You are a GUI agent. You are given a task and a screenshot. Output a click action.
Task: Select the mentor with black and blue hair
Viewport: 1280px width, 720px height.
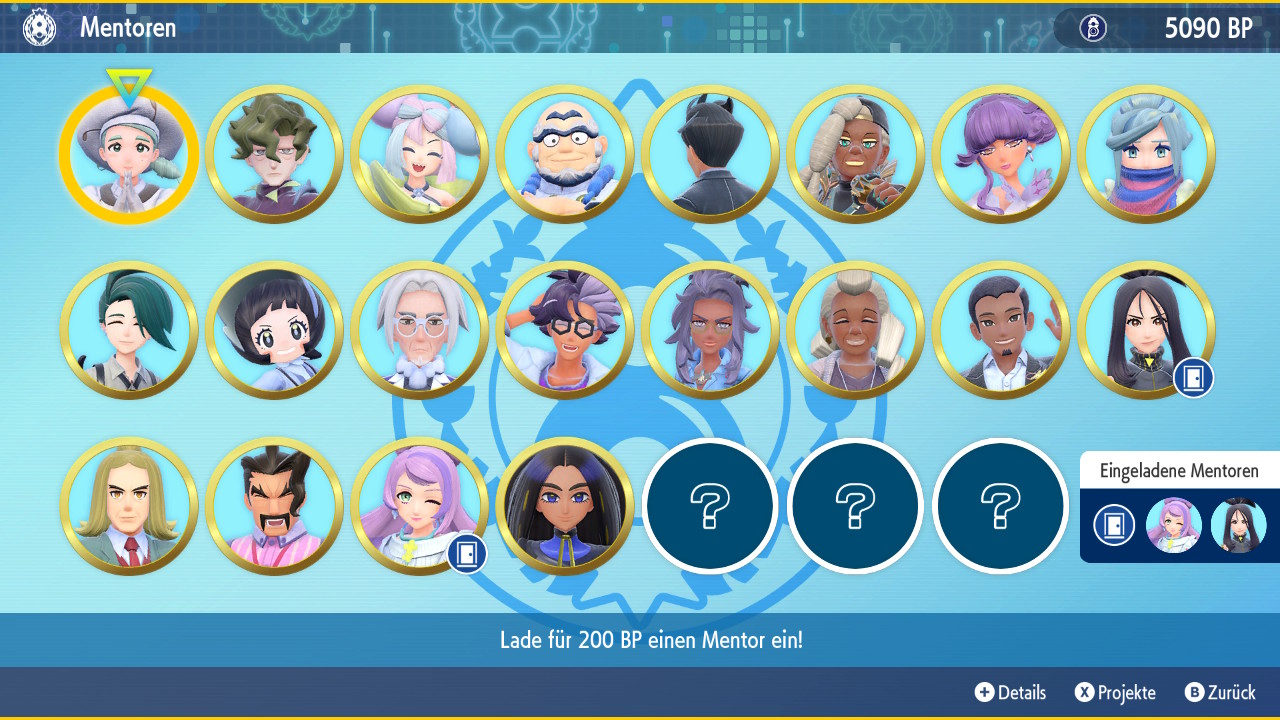click(565, 506)
